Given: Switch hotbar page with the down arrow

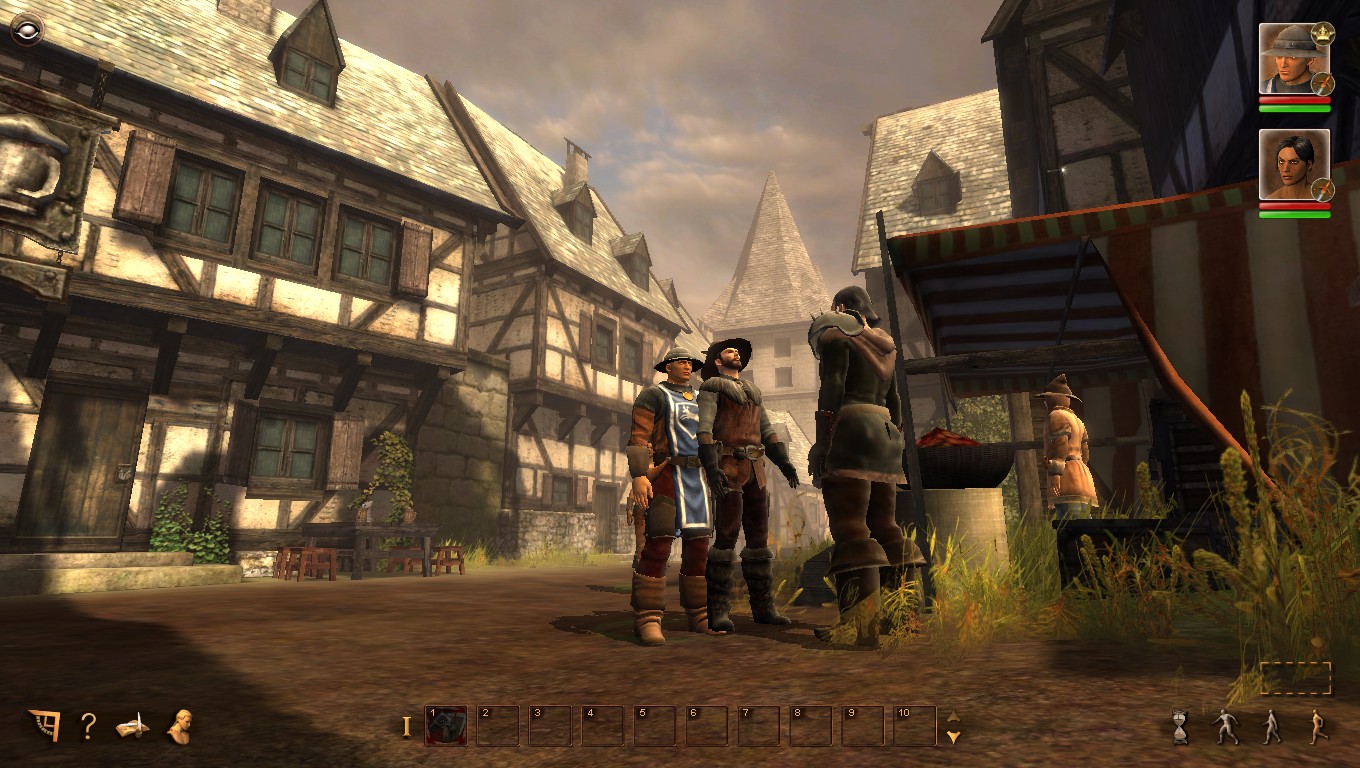Looking at the screenshot, I should tap(953, 737).
